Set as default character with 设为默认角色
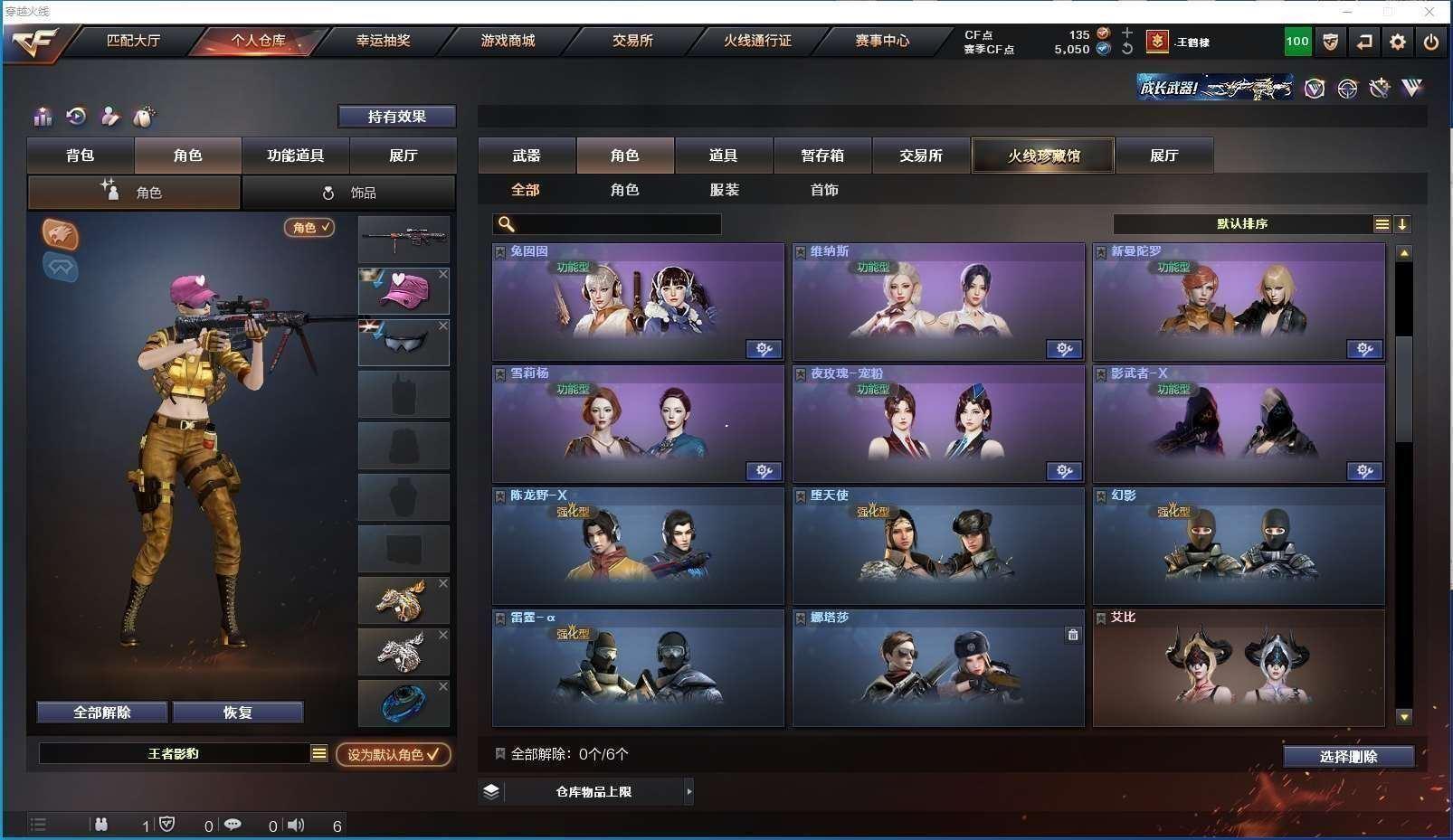The height and width of the screenshot is (840, 1453). coord(393,754)
